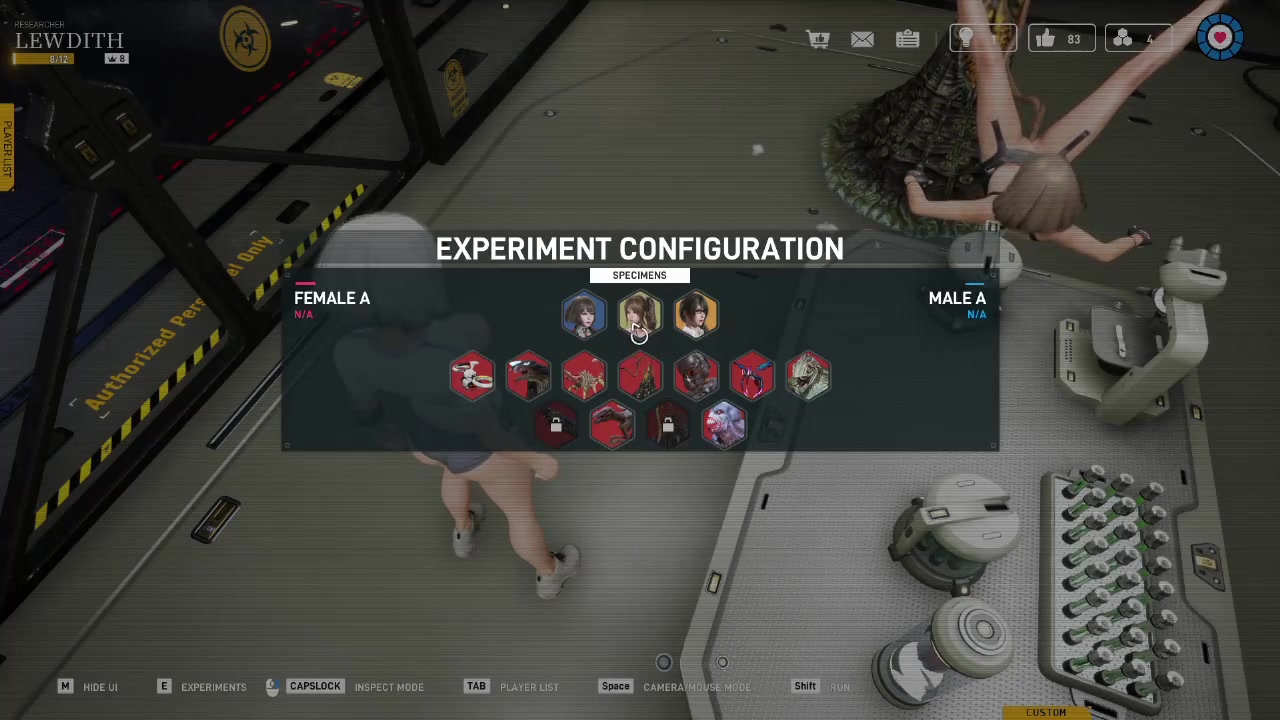Pick the female specimen wearing glasses

coord(696,315)
